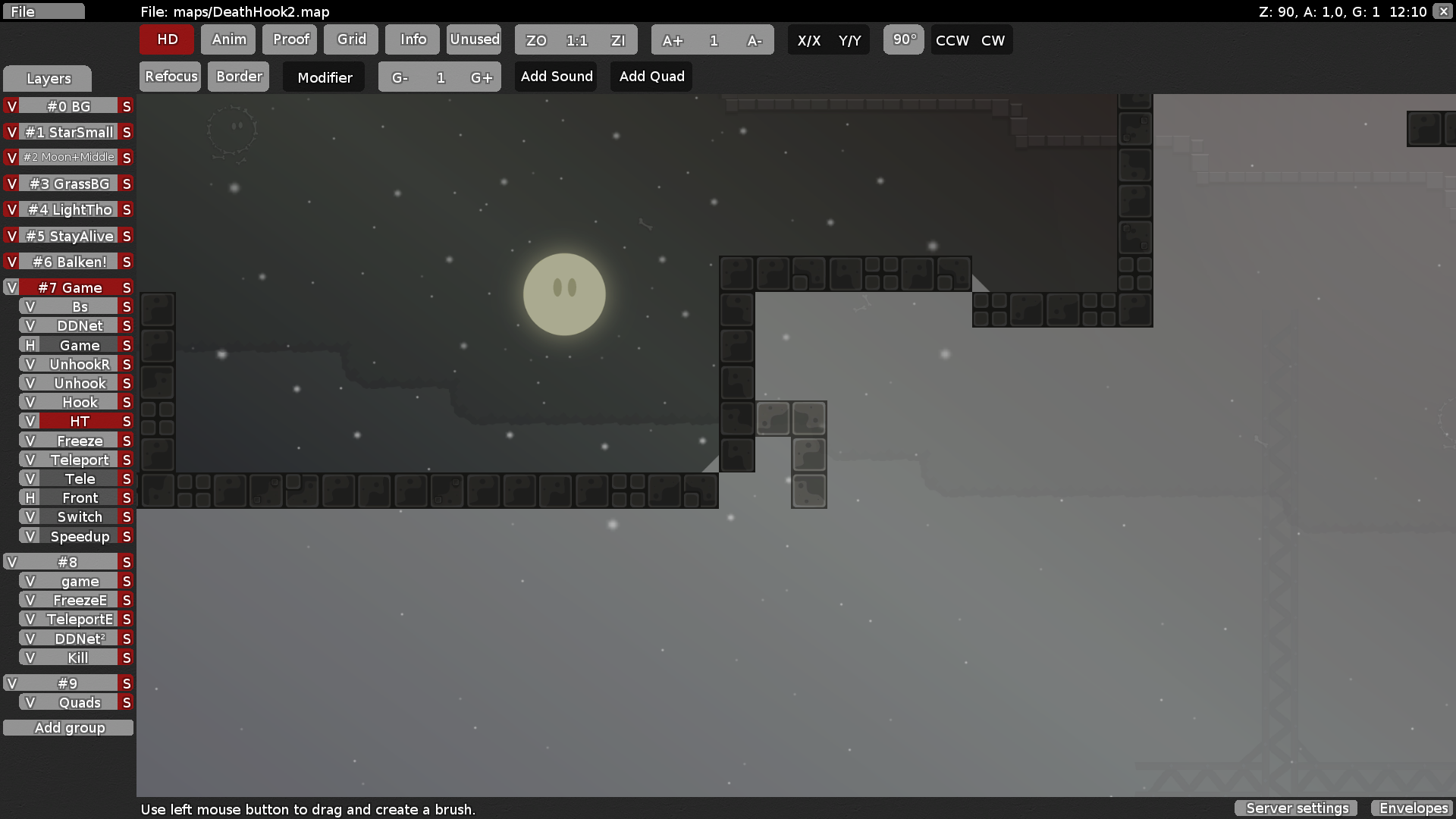The width and height of the screenshot is (1456, 819).
Task: Reset zoom with the 1:1 button
Action: [576, 40]
